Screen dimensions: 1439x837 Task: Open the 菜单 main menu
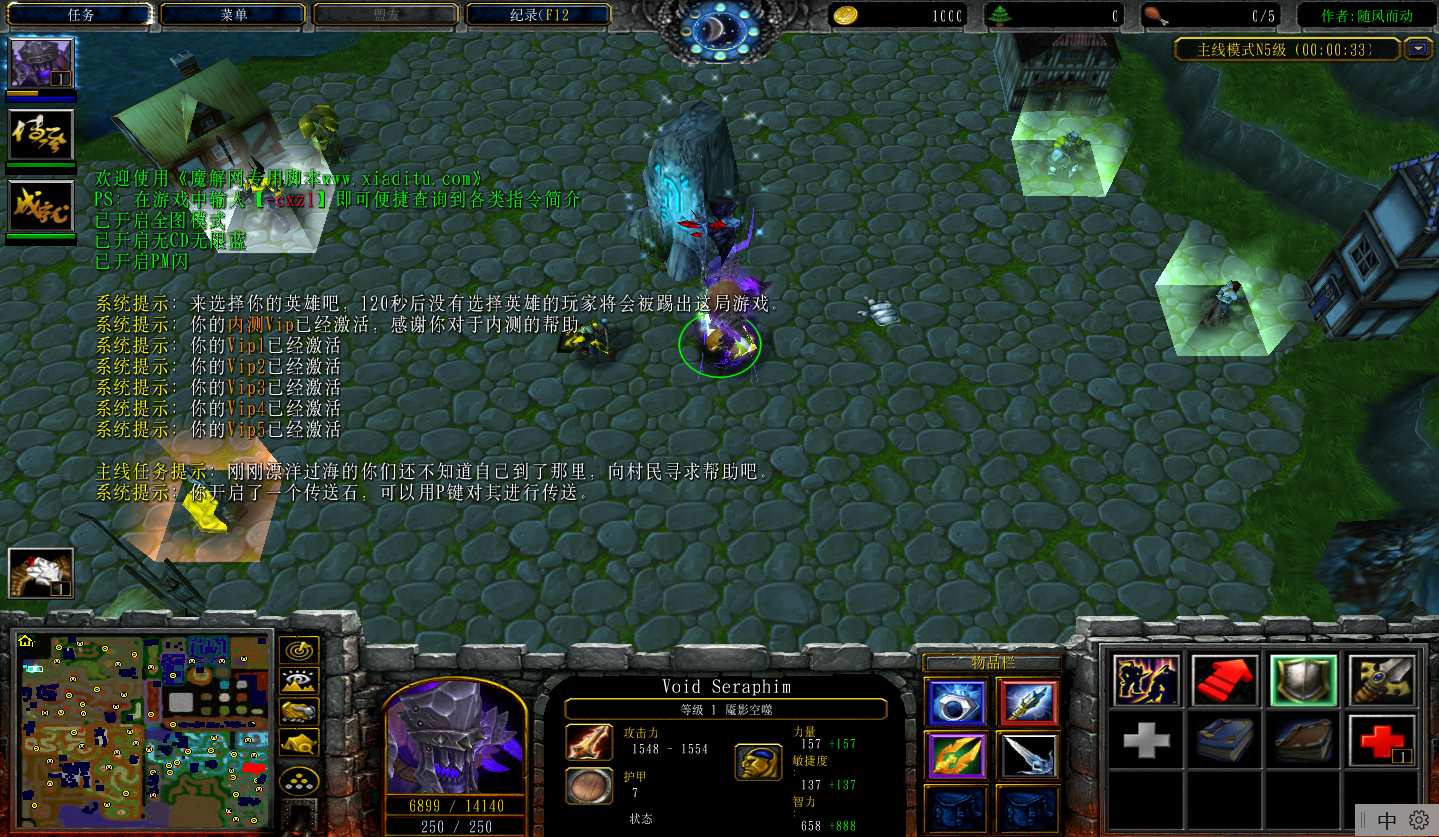pos(233,15)
